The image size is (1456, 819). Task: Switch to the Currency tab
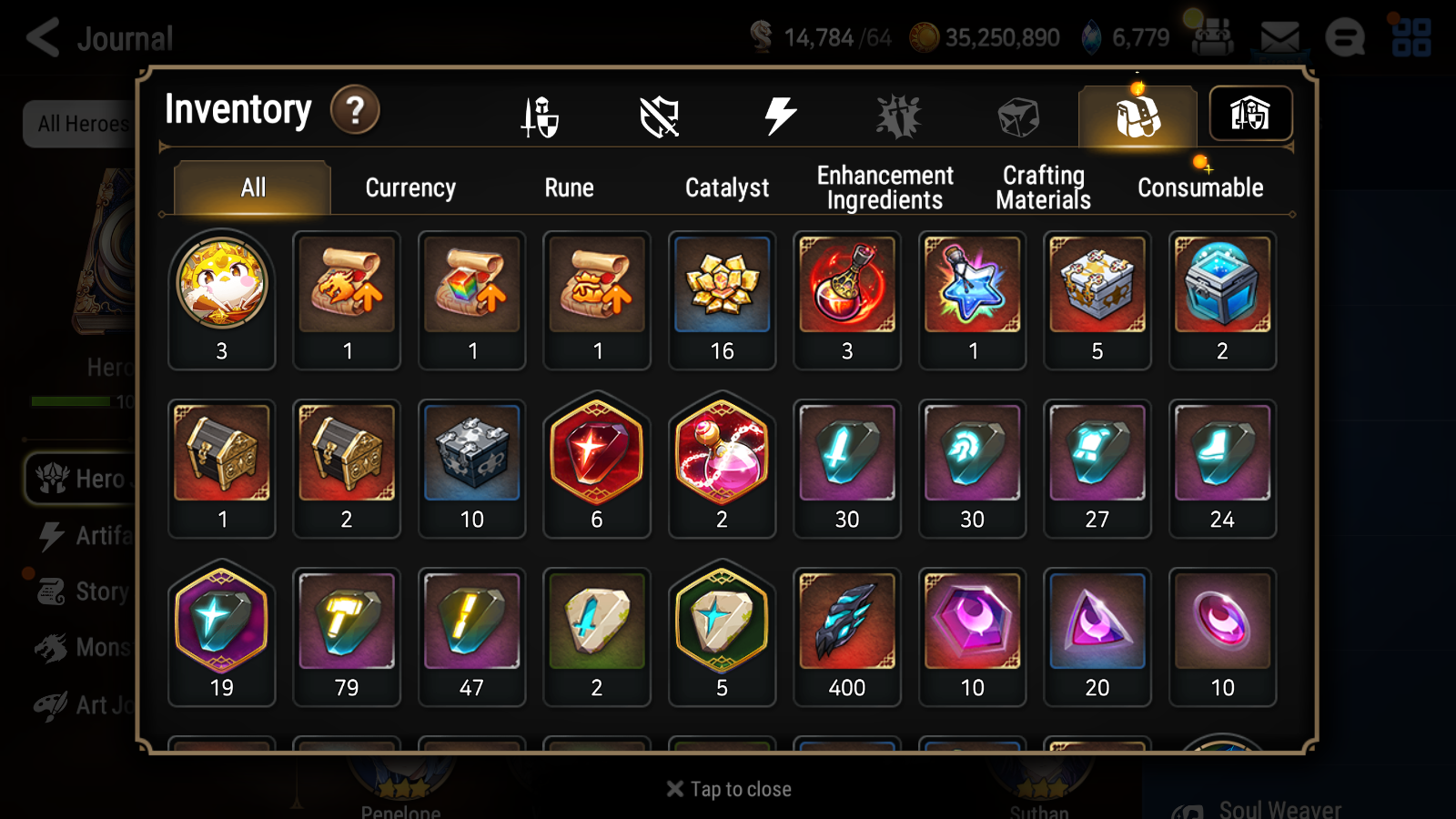coord(409,187)
